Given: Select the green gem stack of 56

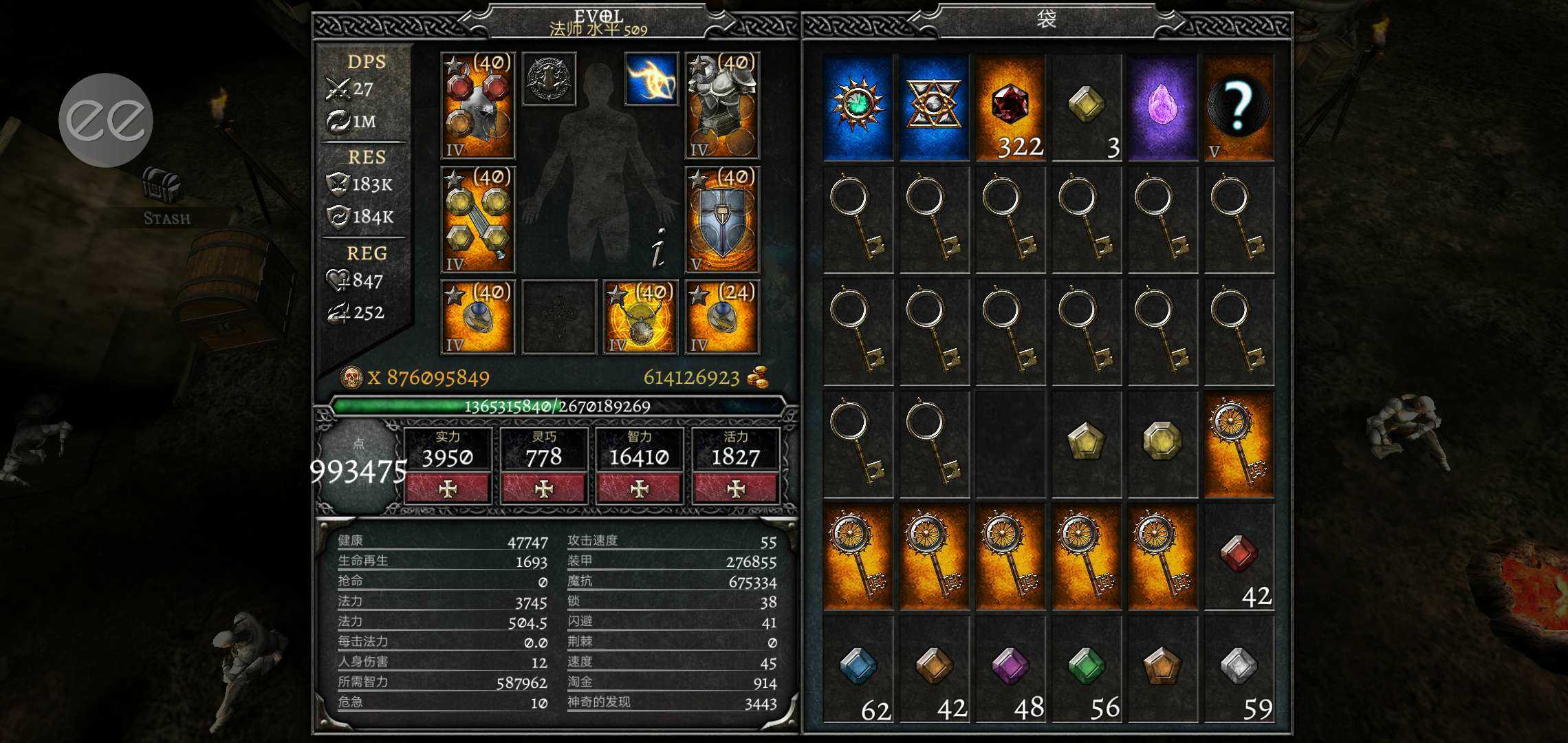Looking at the screenshot, I should (x=1087, y=669).
